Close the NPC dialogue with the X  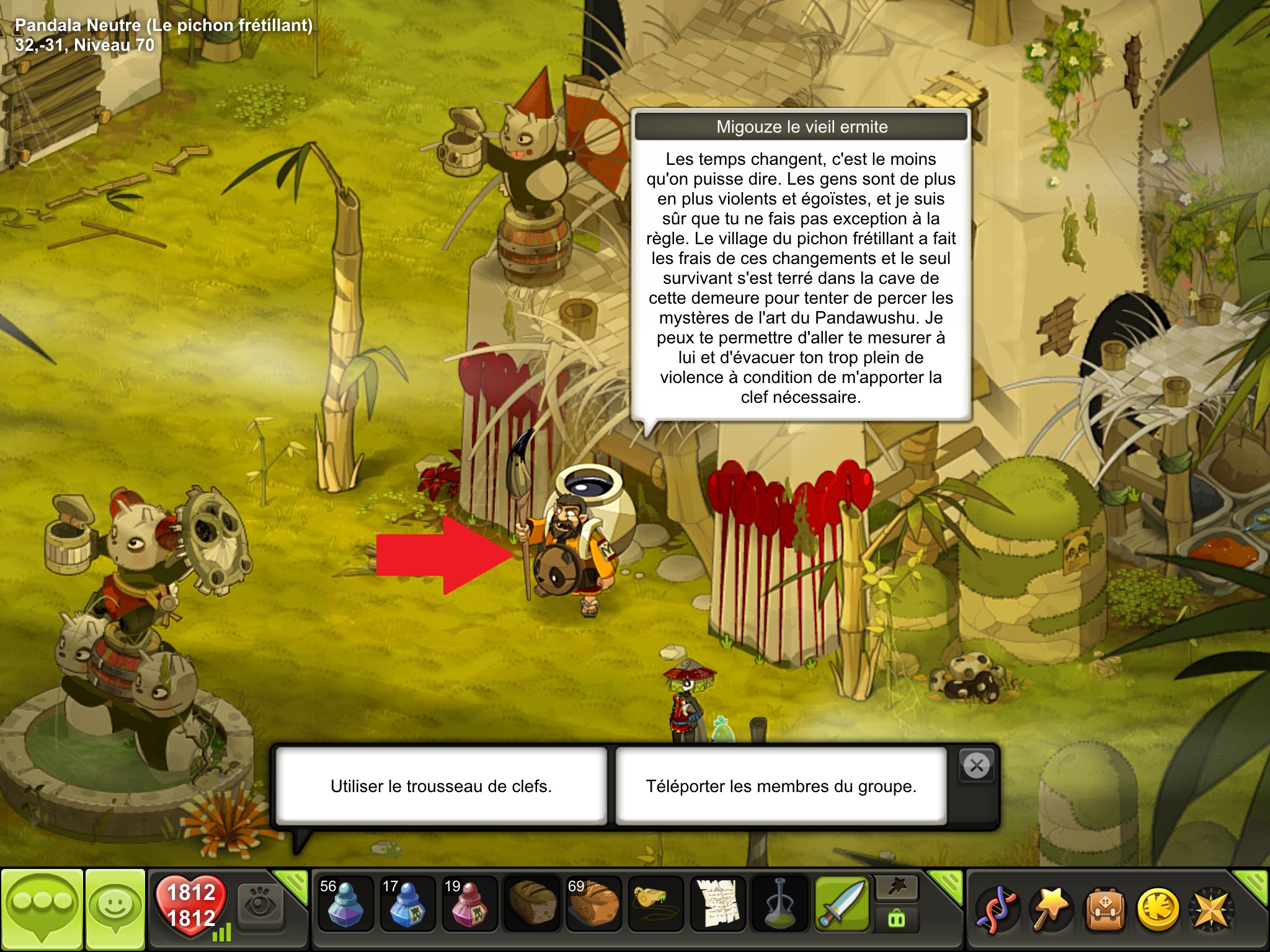pyautogui.click(x=977, y=766)
